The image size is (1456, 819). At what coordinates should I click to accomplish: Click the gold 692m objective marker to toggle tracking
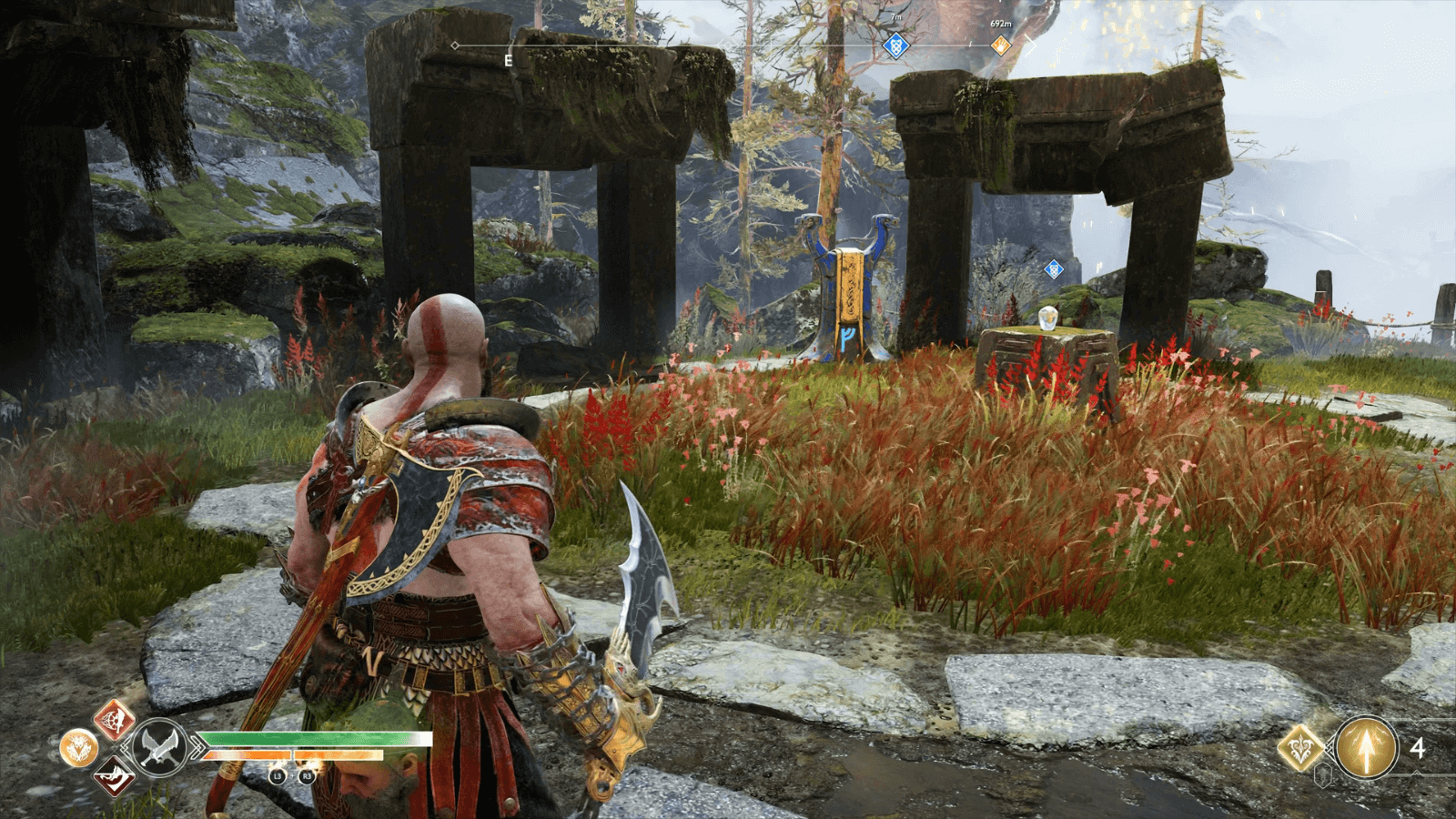point(1001,45)
